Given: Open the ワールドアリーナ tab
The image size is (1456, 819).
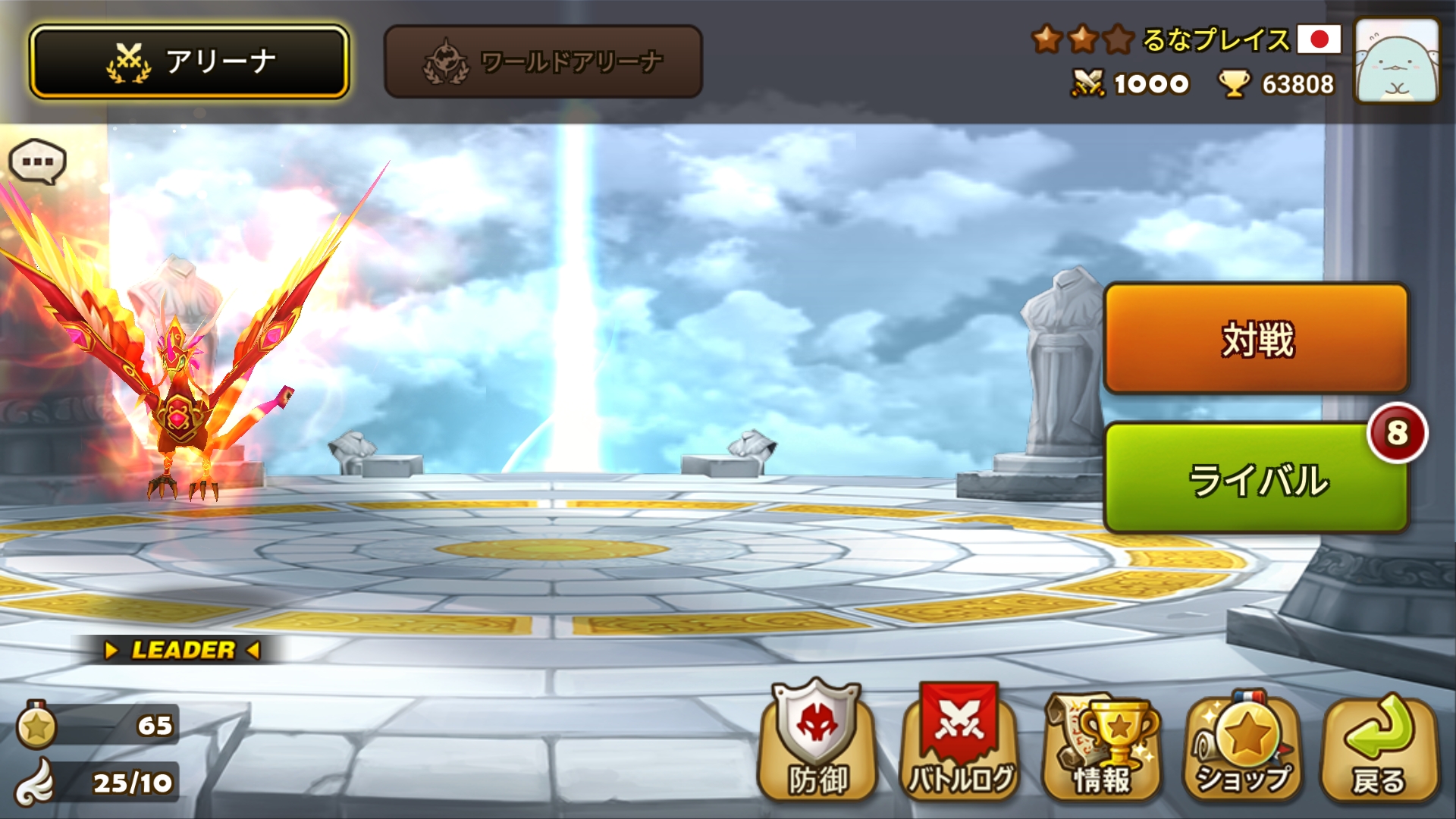Looking at the screenshot, I should click(543, 61).
